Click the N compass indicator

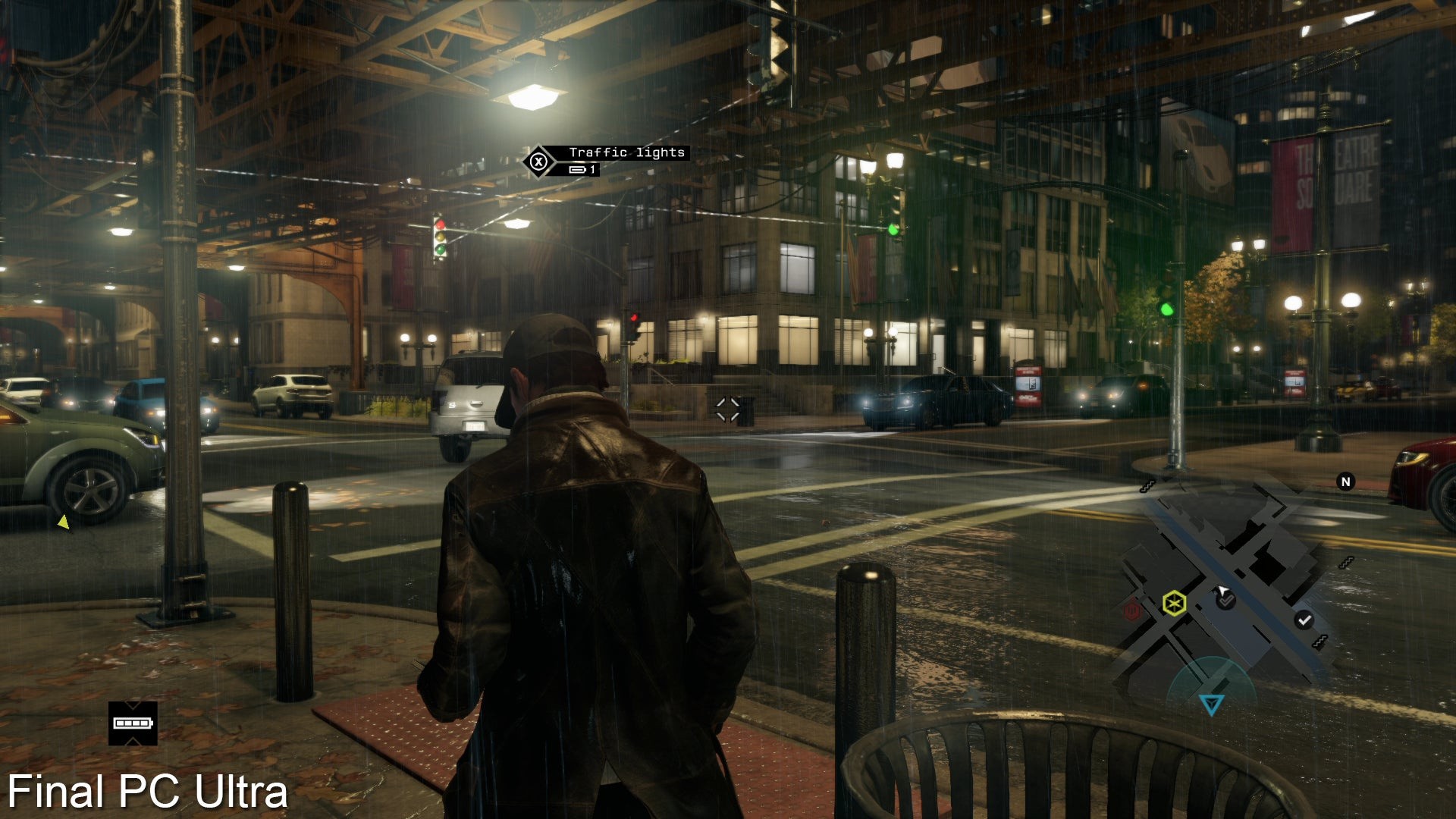(1345, 482)
